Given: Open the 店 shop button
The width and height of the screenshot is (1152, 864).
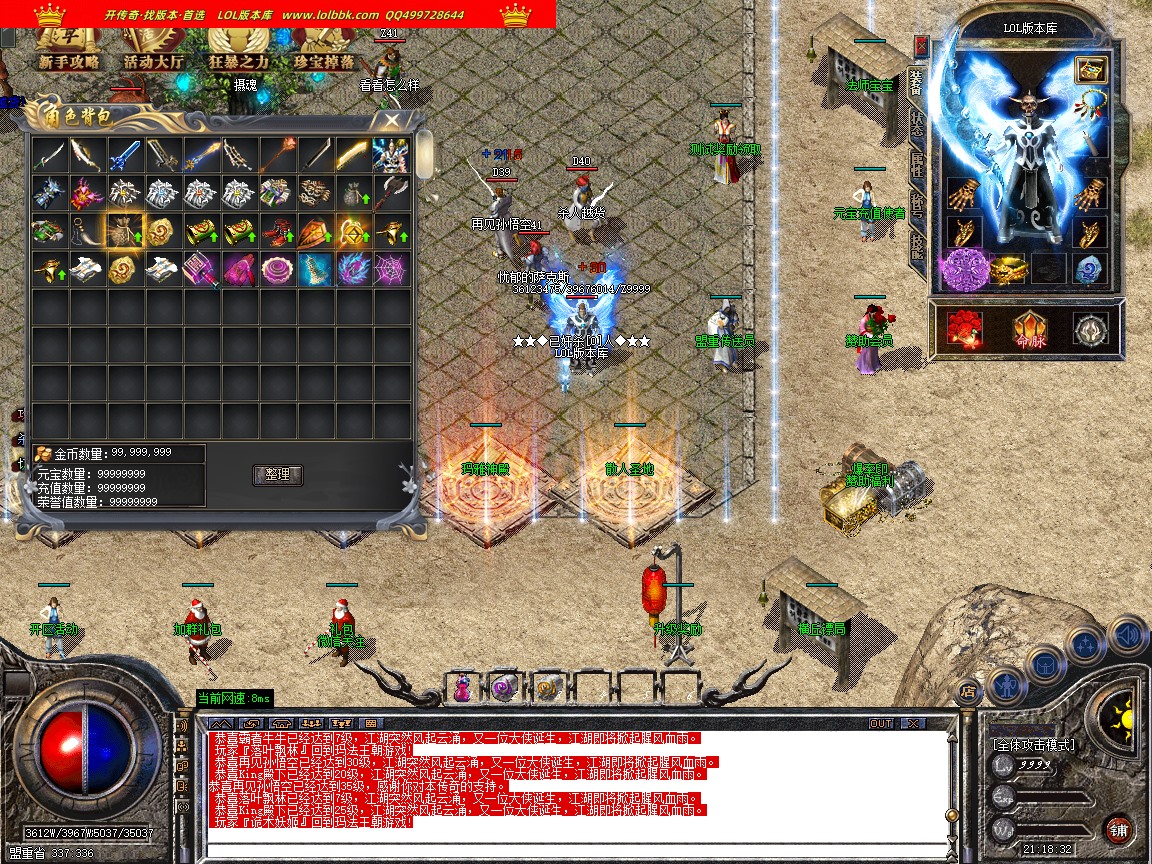Looking at the screenshot, I should coord(967,690).
